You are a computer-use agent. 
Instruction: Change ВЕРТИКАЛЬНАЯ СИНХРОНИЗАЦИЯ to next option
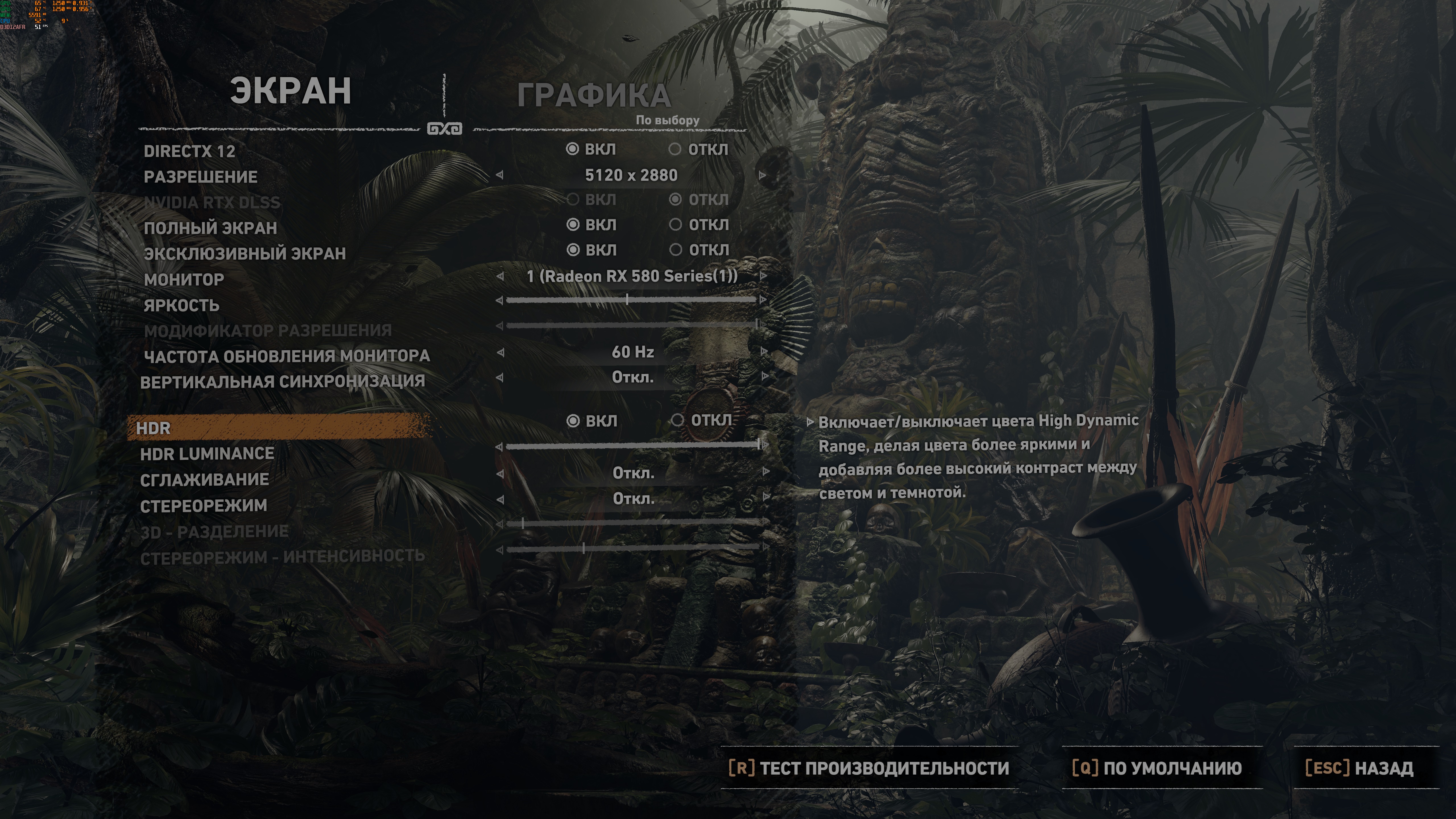[765, 377]
